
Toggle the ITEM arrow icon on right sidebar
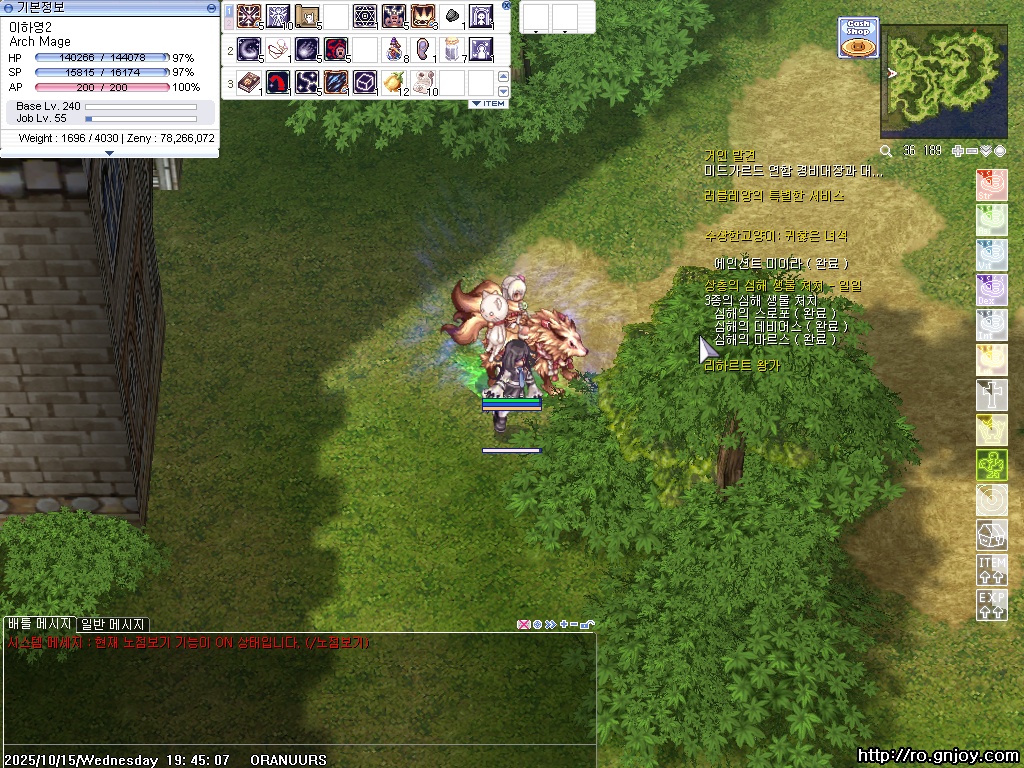tap(991, 570)
